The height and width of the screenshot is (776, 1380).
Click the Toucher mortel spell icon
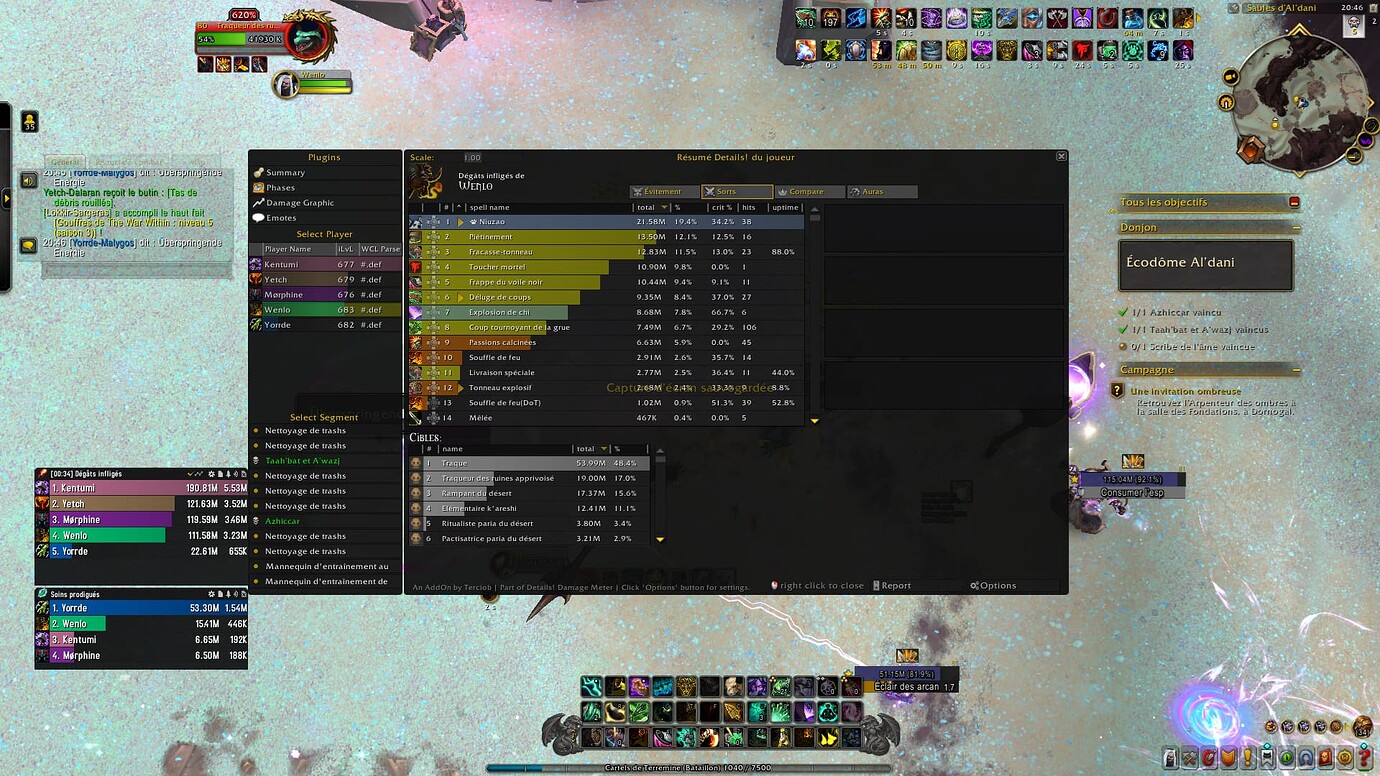(x=414, y=267)
